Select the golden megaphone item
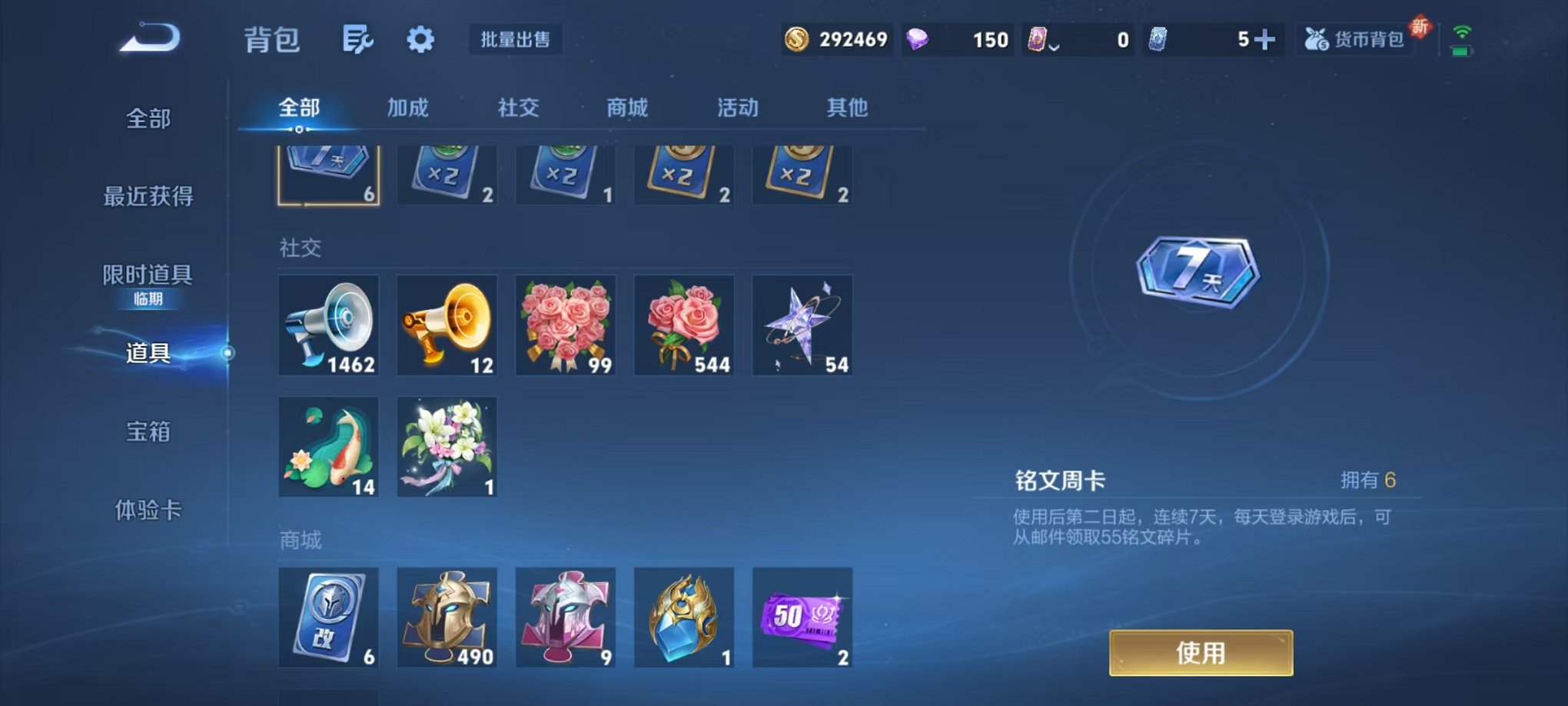The height and width of the screenshot is (706, 1568). coord(447,325)
